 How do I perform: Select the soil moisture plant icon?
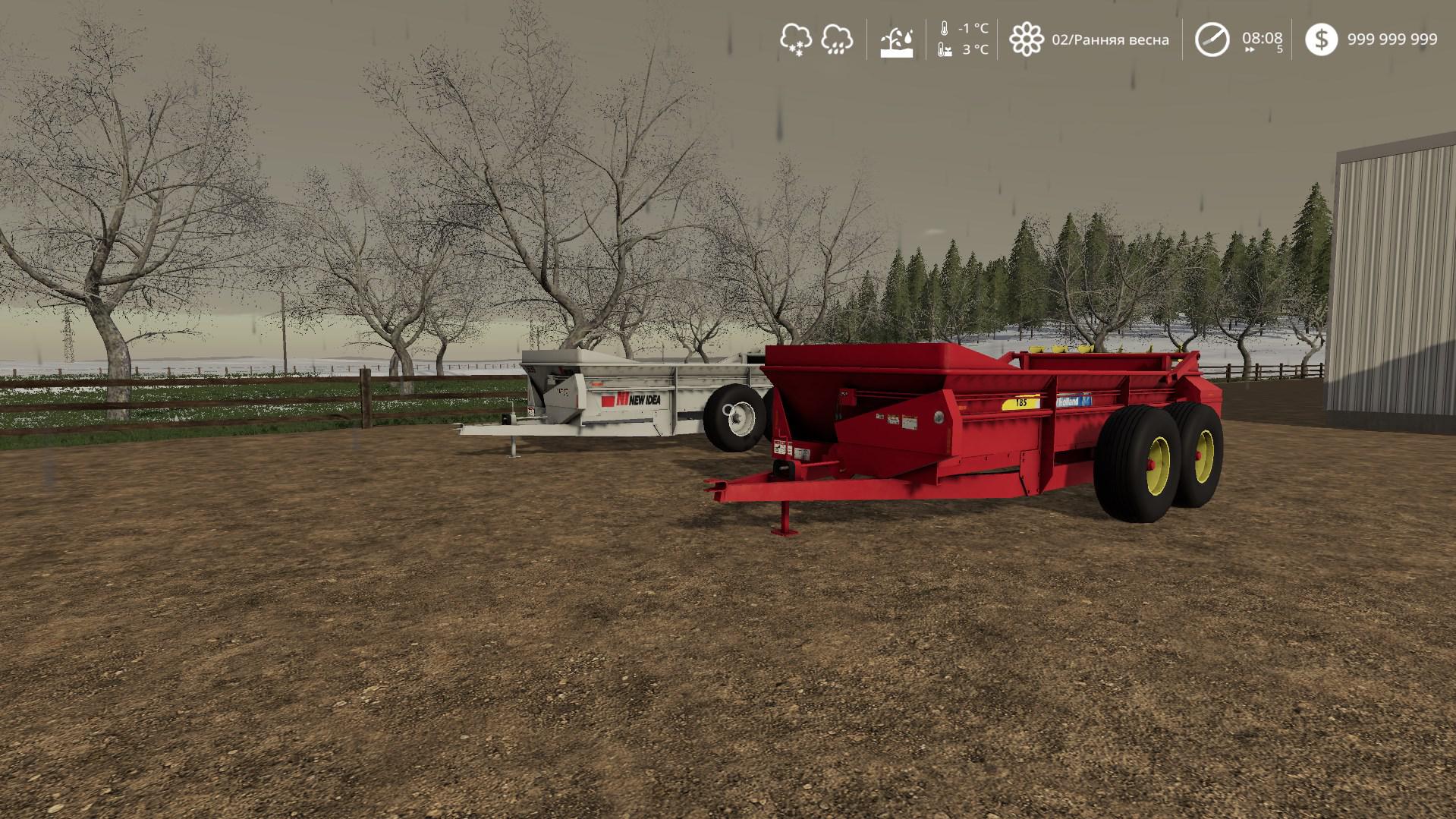(x=896, y=41)
